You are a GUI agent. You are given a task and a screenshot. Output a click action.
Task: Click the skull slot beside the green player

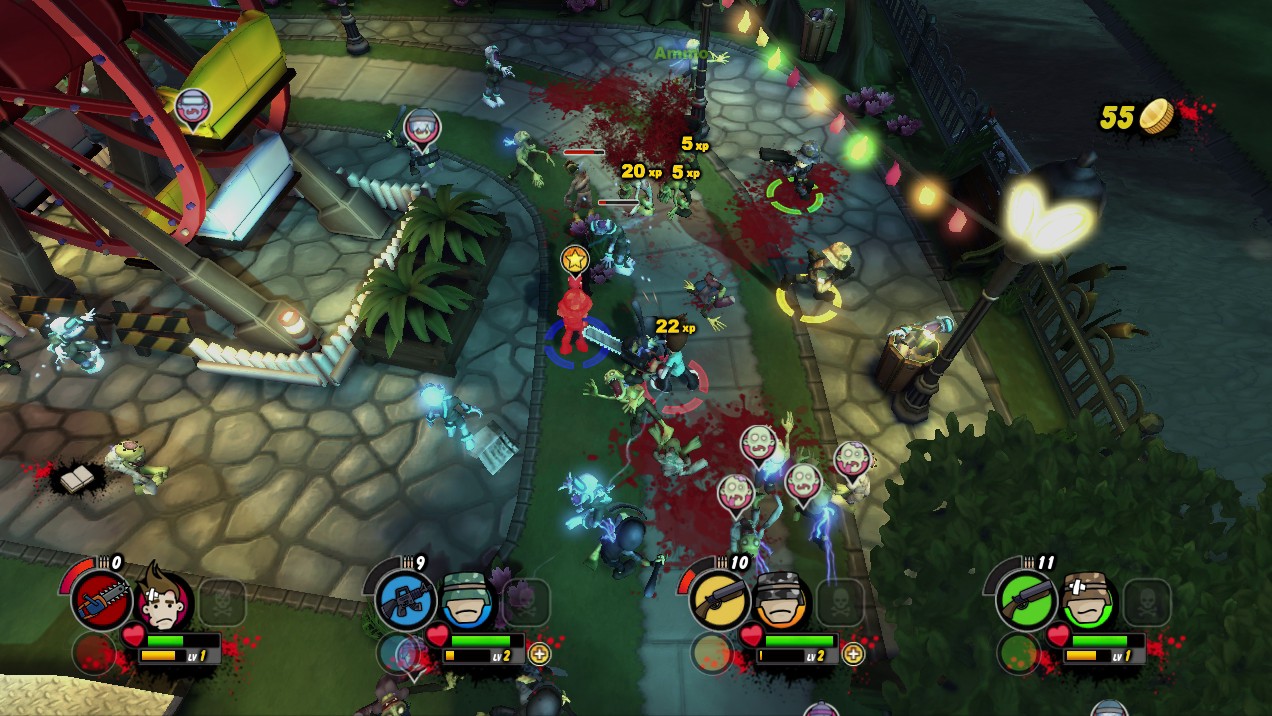(x=1146, y=602)
